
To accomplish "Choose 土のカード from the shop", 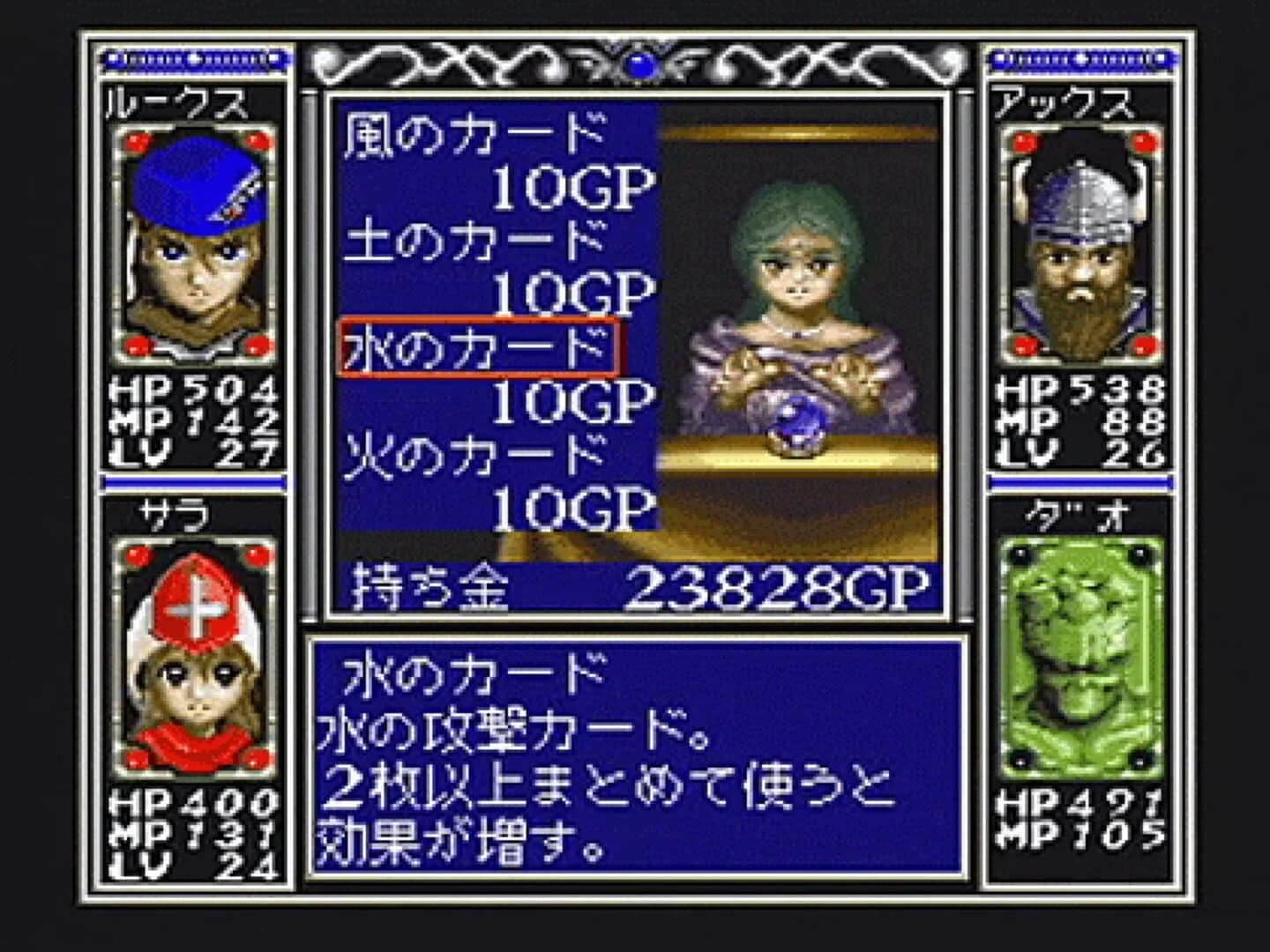I will [474, 242].
